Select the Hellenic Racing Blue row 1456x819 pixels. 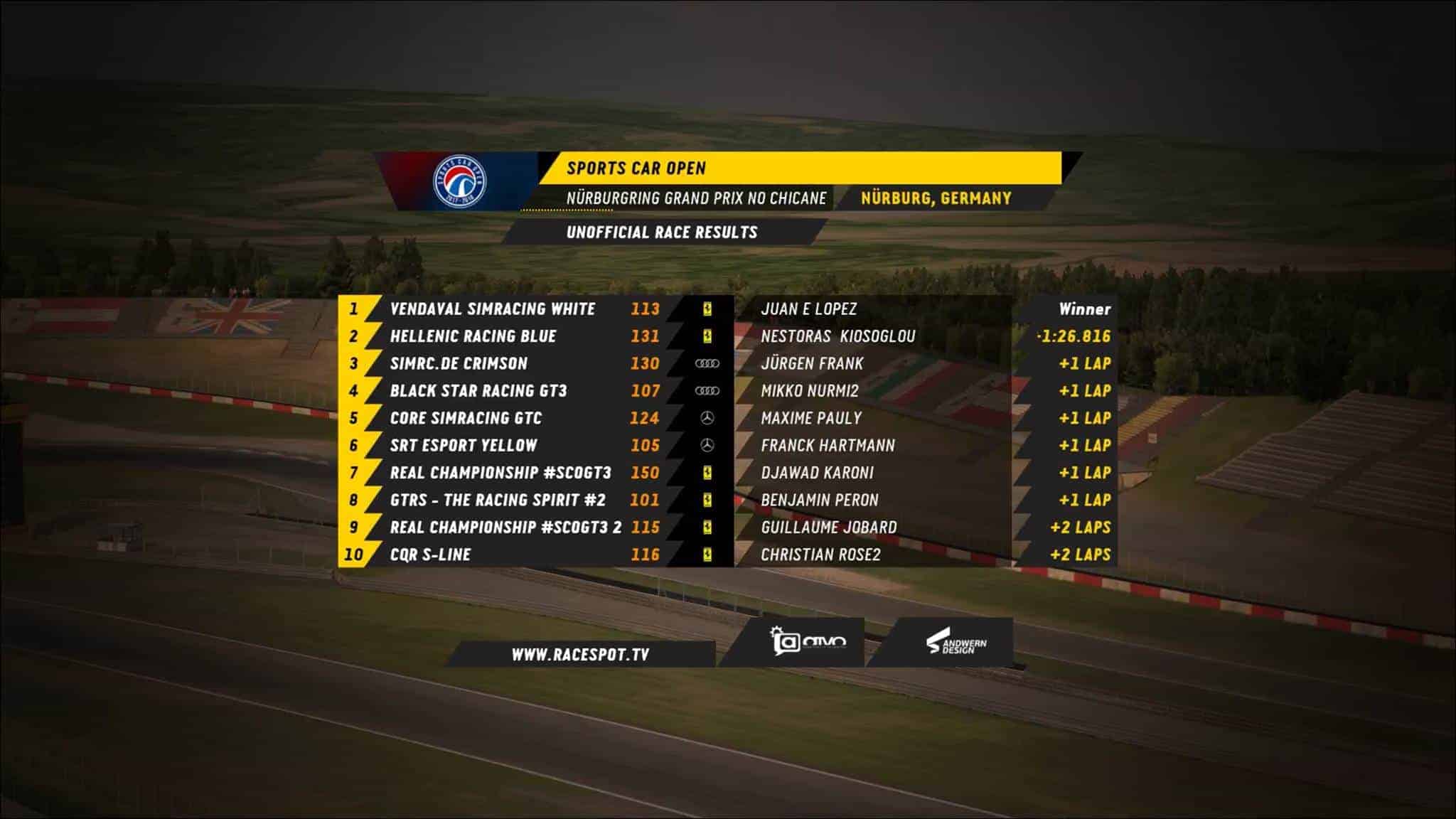[473, 336]
